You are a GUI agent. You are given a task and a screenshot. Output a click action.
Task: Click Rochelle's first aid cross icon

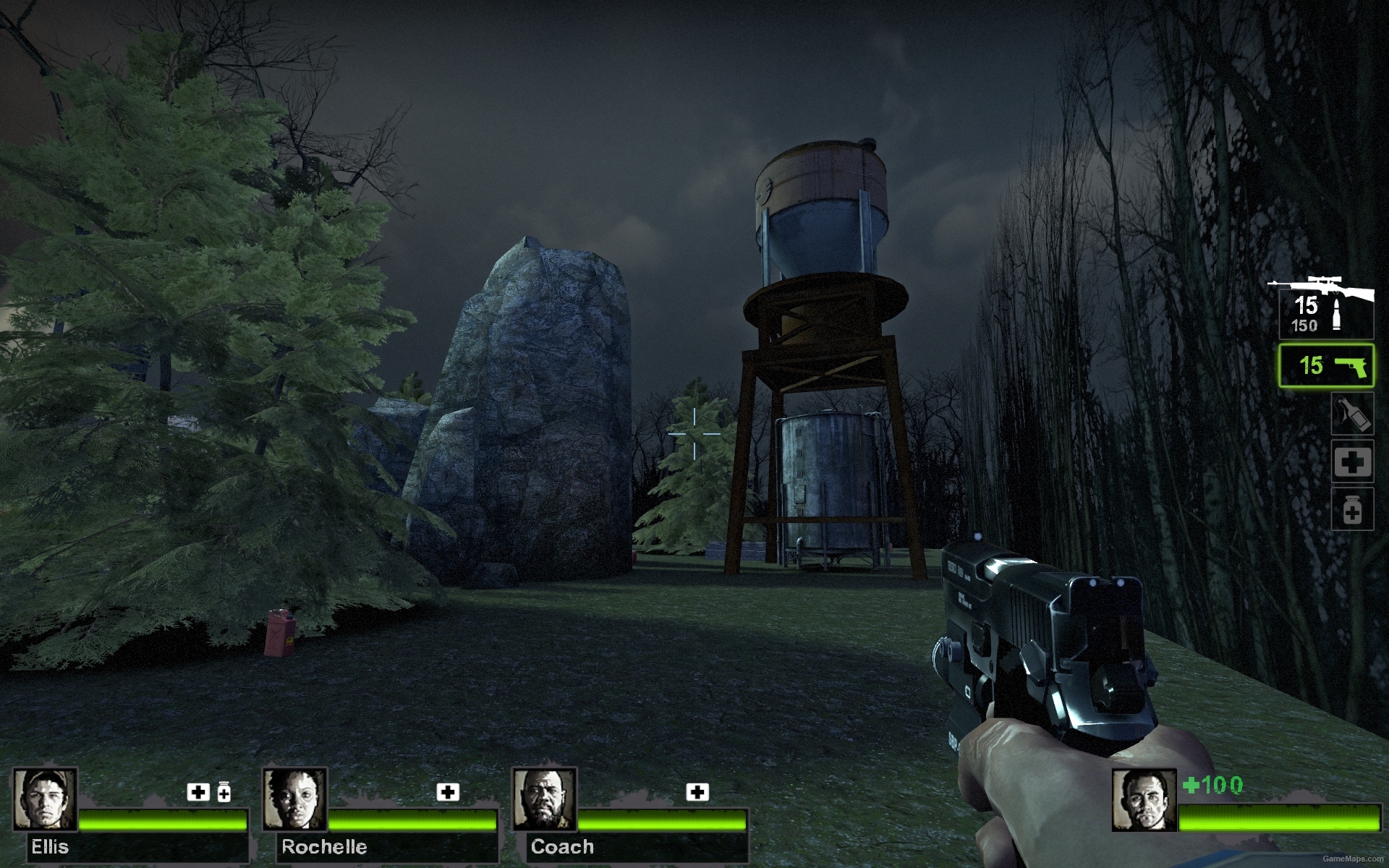(x=446, y=793)
